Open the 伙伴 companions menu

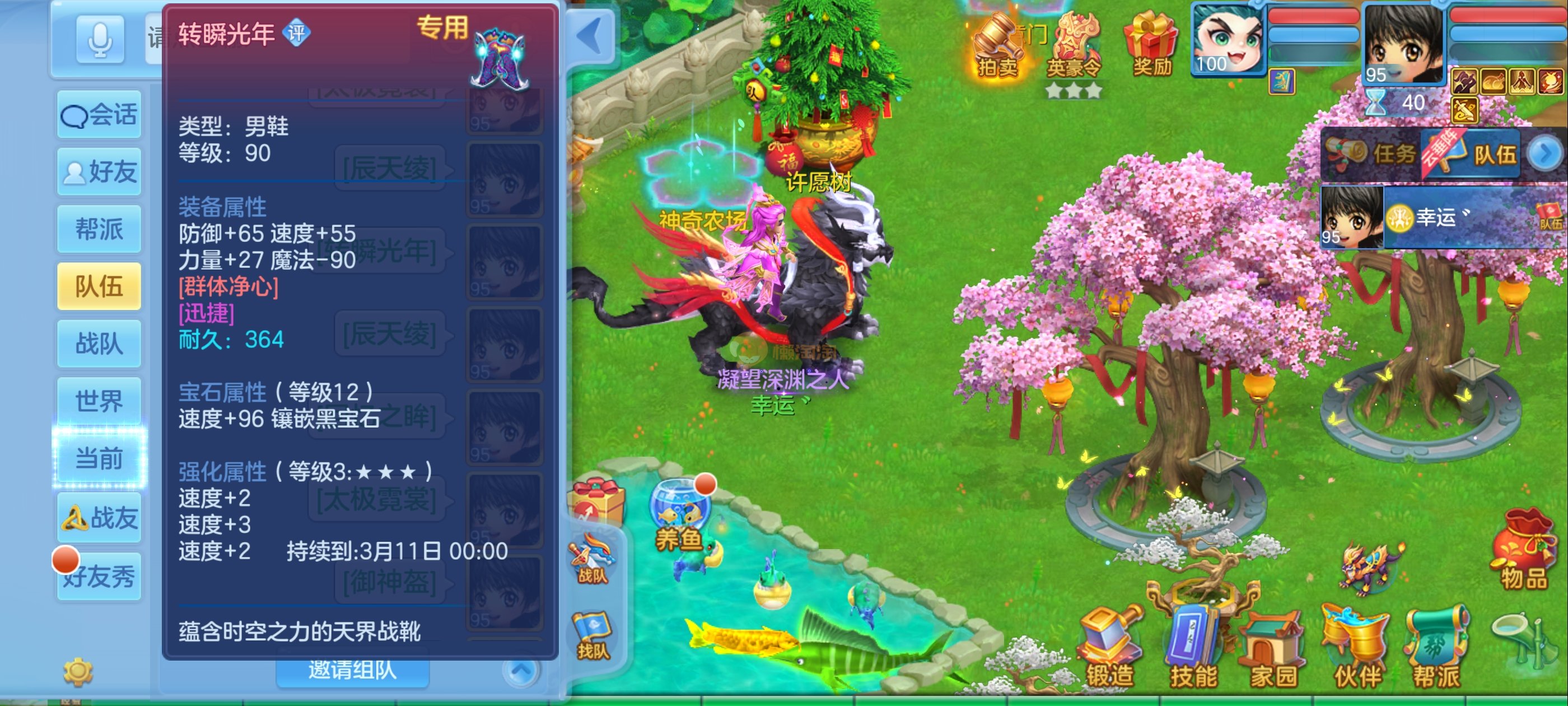[x=1357, y=649]
